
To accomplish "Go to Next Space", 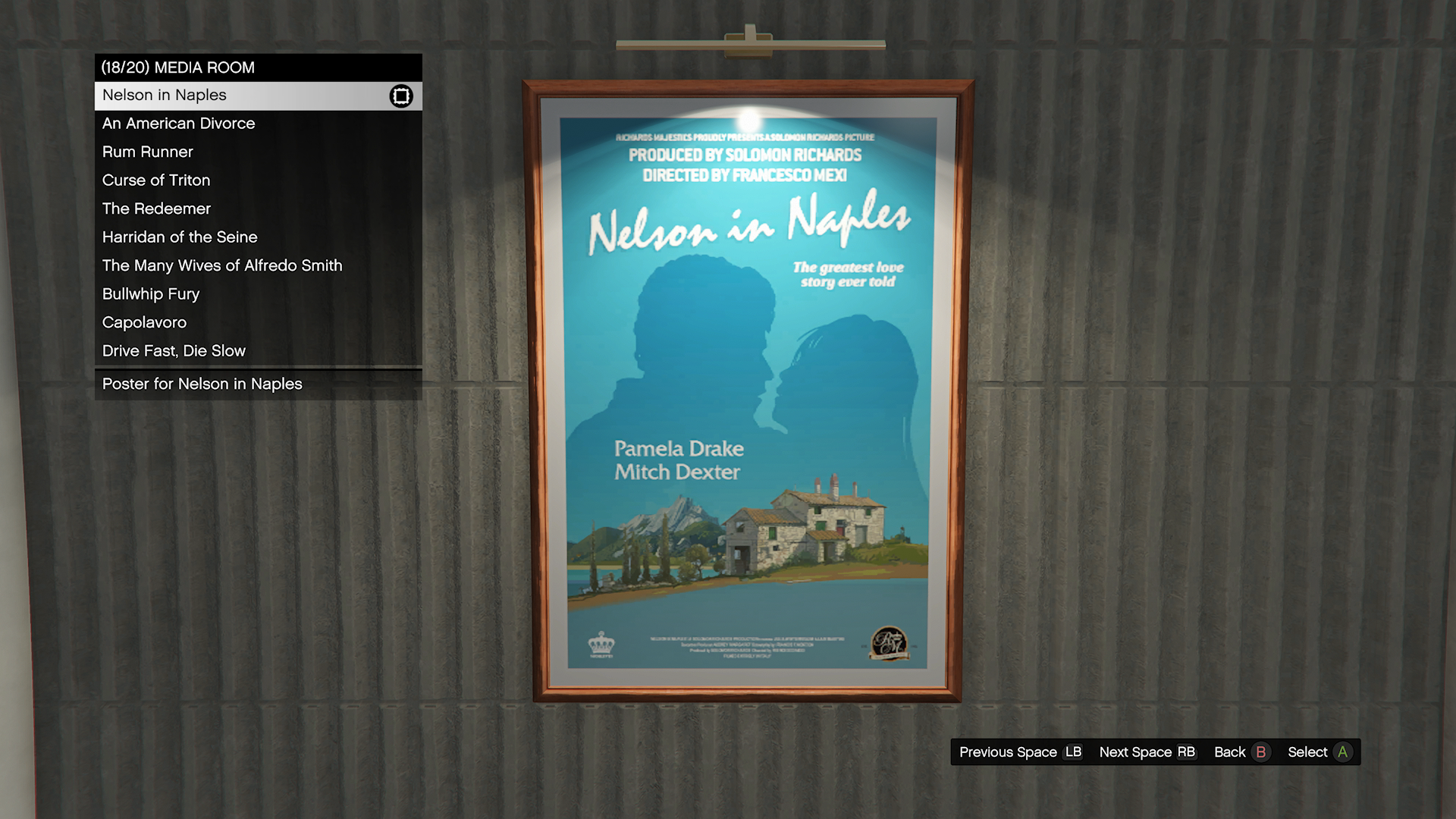I will pyautogui.click(x=1147, y=752).
